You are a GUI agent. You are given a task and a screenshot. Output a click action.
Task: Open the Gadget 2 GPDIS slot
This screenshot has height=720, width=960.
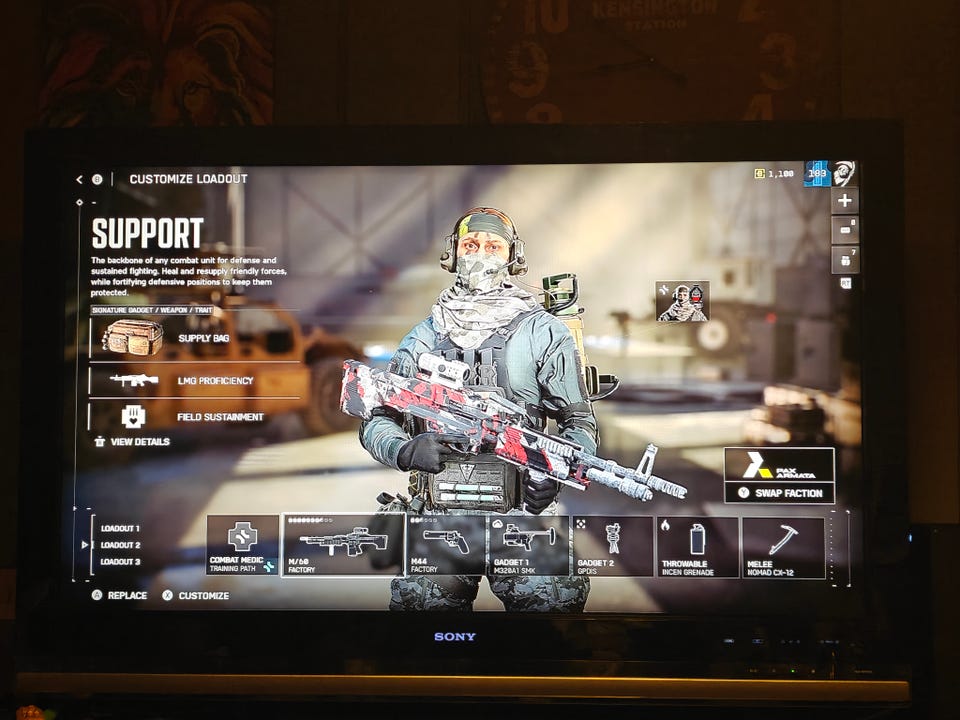pos(612,546)
